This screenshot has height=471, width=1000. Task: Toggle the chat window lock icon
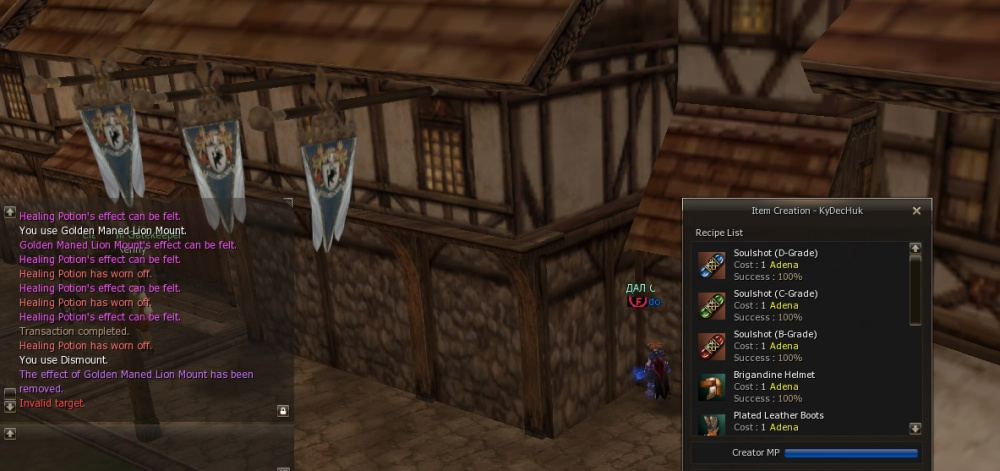pyautogui.click(x=283, y=411)
